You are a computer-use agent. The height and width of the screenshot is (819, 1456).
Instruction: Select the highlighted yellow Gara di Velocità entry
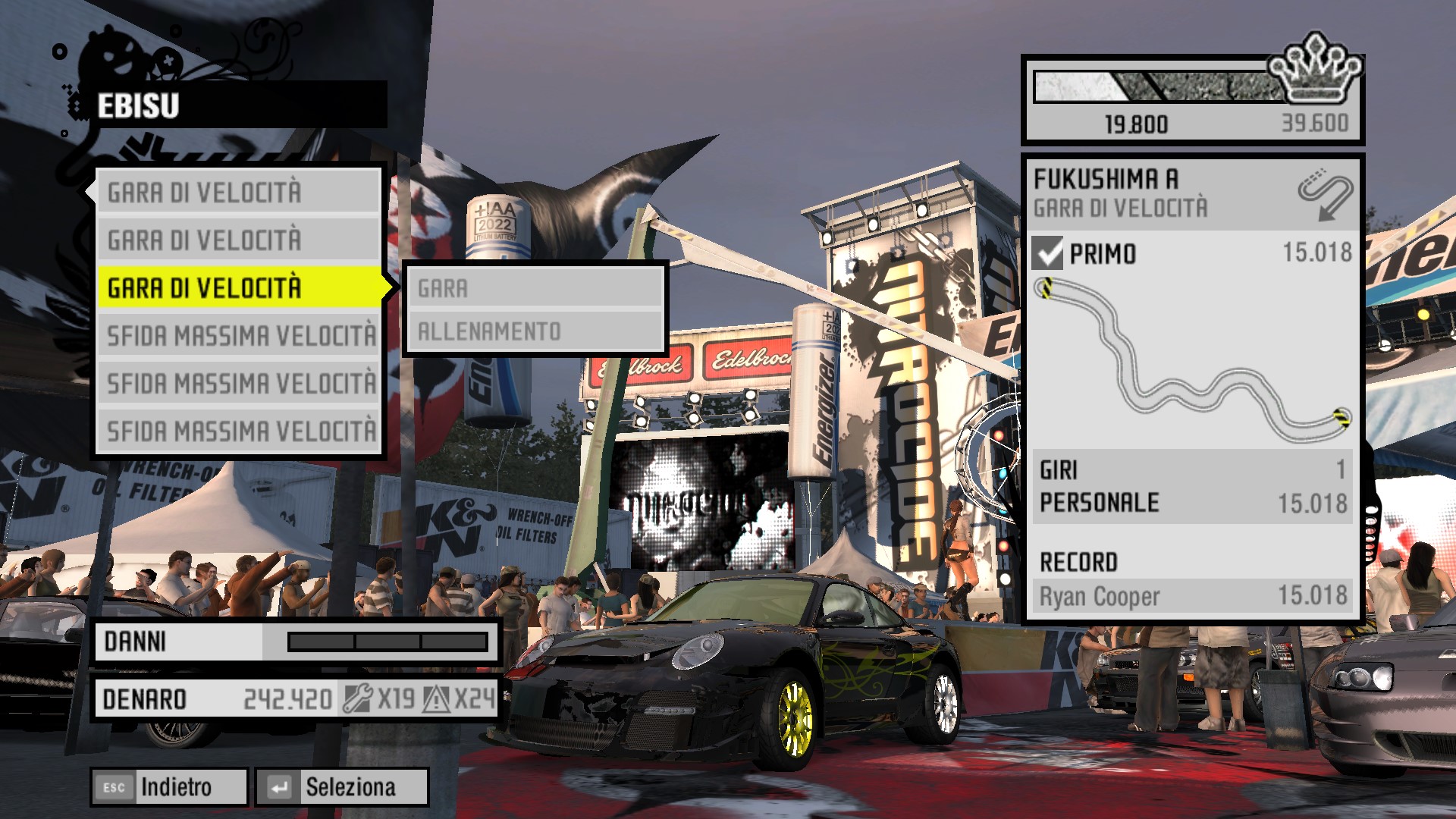click(x=240, y=287)
